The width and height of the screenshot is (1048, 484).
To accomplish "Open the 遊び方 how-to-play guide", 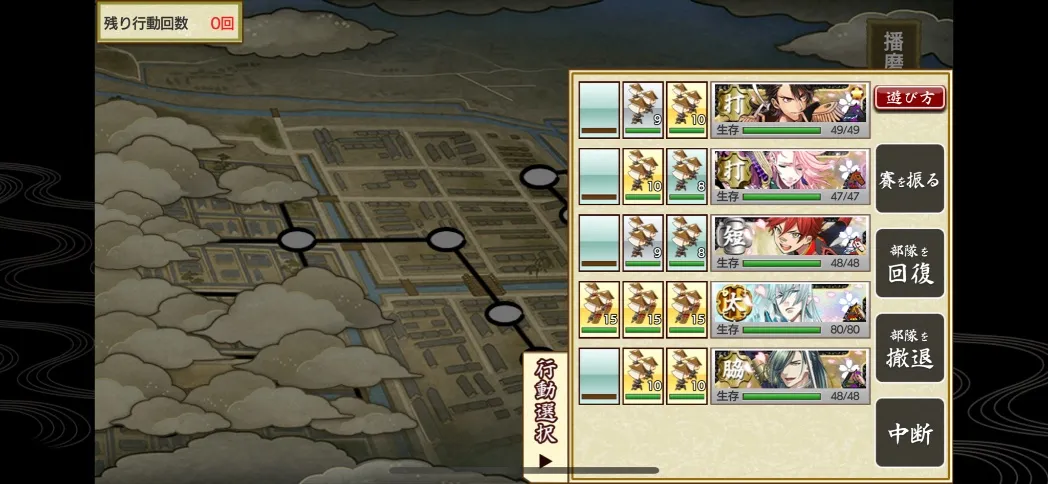I will [x=909, y=98].
